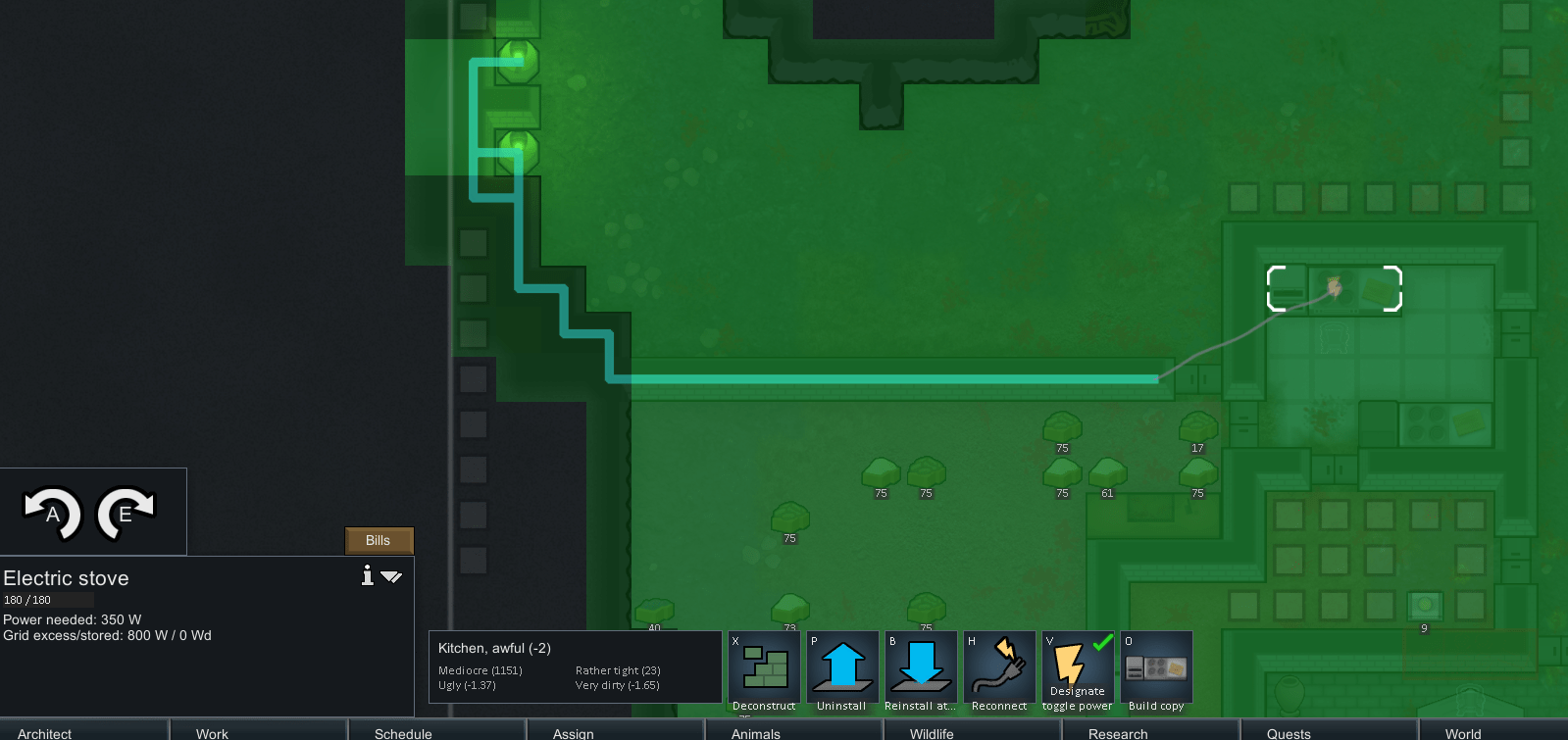Open the Research tab

pyautogui.click(x=1117, y=733)
